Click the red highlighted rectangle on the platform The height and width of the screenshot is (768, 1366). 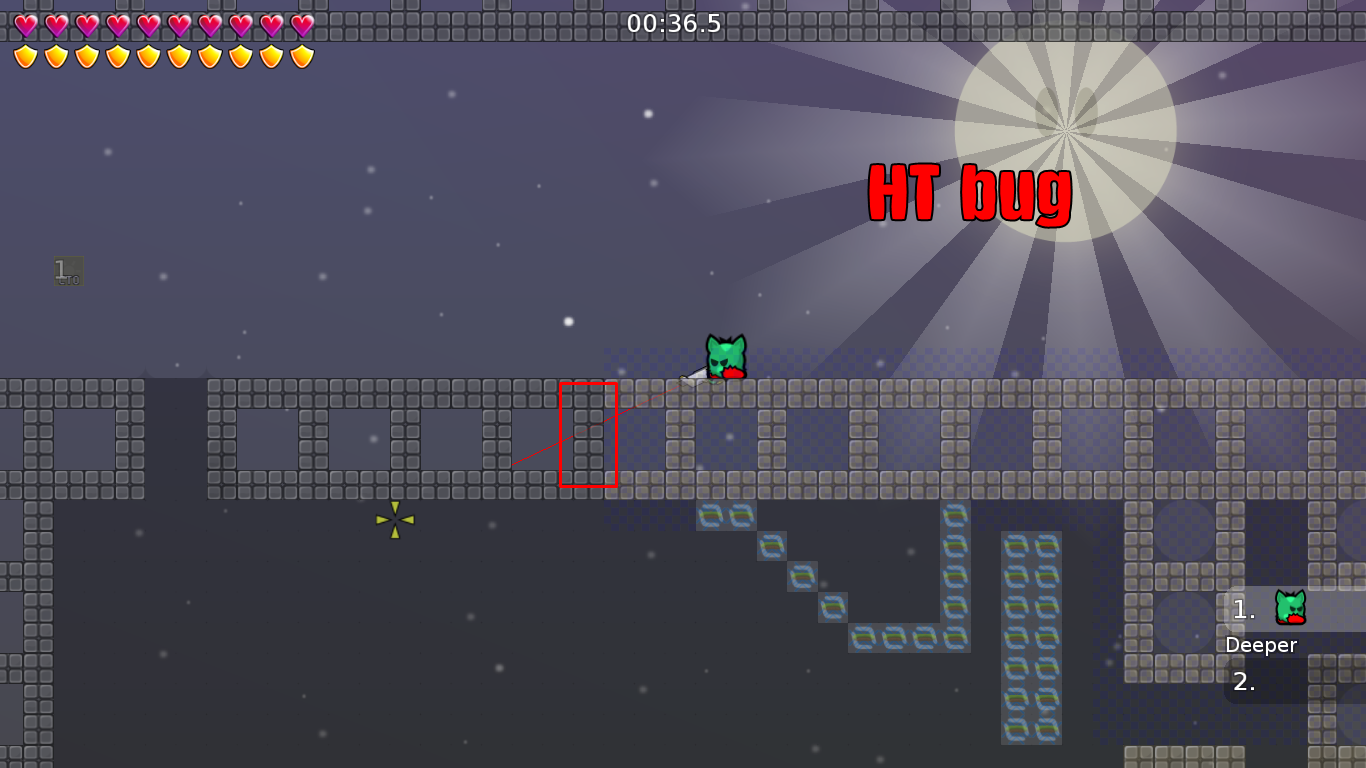[588, 433]
